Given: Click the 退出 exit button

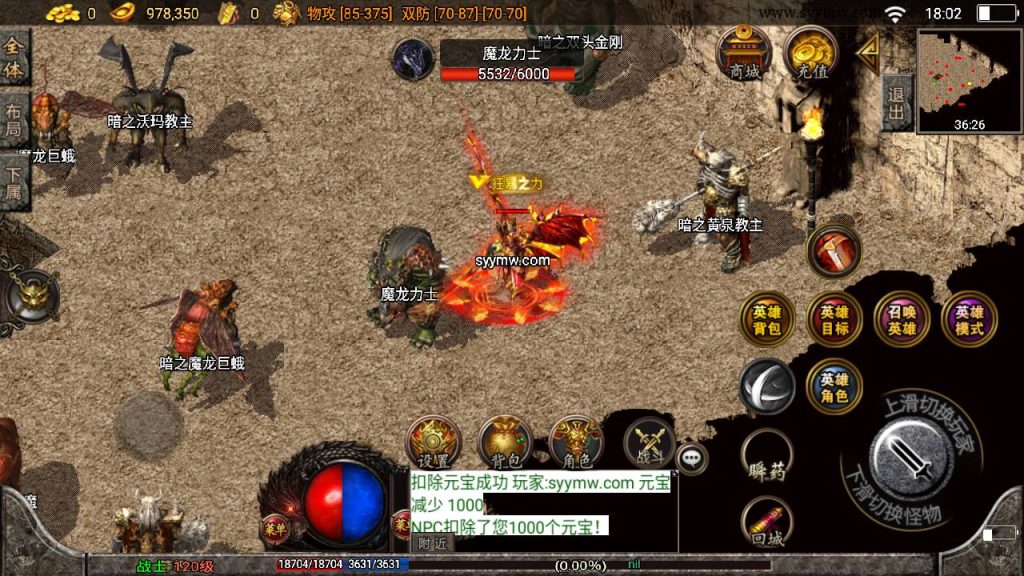Looking at the screenshot, I should point(897,103).
